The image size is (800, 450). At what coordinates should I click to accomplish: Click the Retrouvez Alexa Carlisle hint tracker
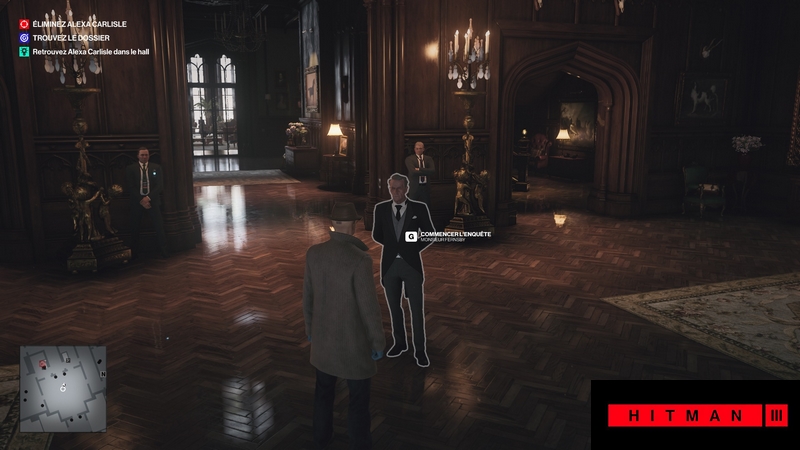(x=88, y=49)
